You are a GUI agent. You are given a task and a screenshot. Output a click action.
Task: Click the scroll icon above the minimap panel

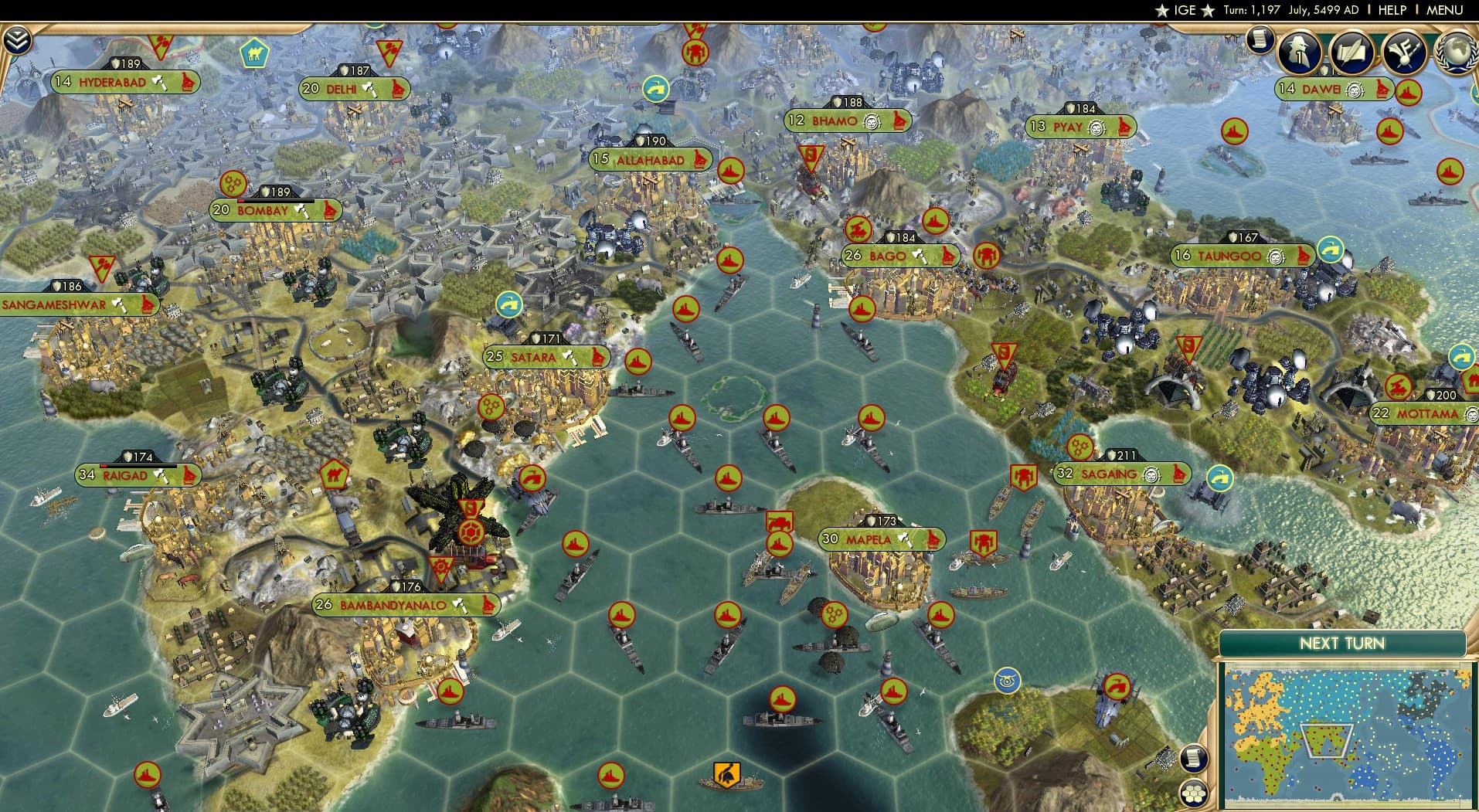click(x=1194, y=757)
